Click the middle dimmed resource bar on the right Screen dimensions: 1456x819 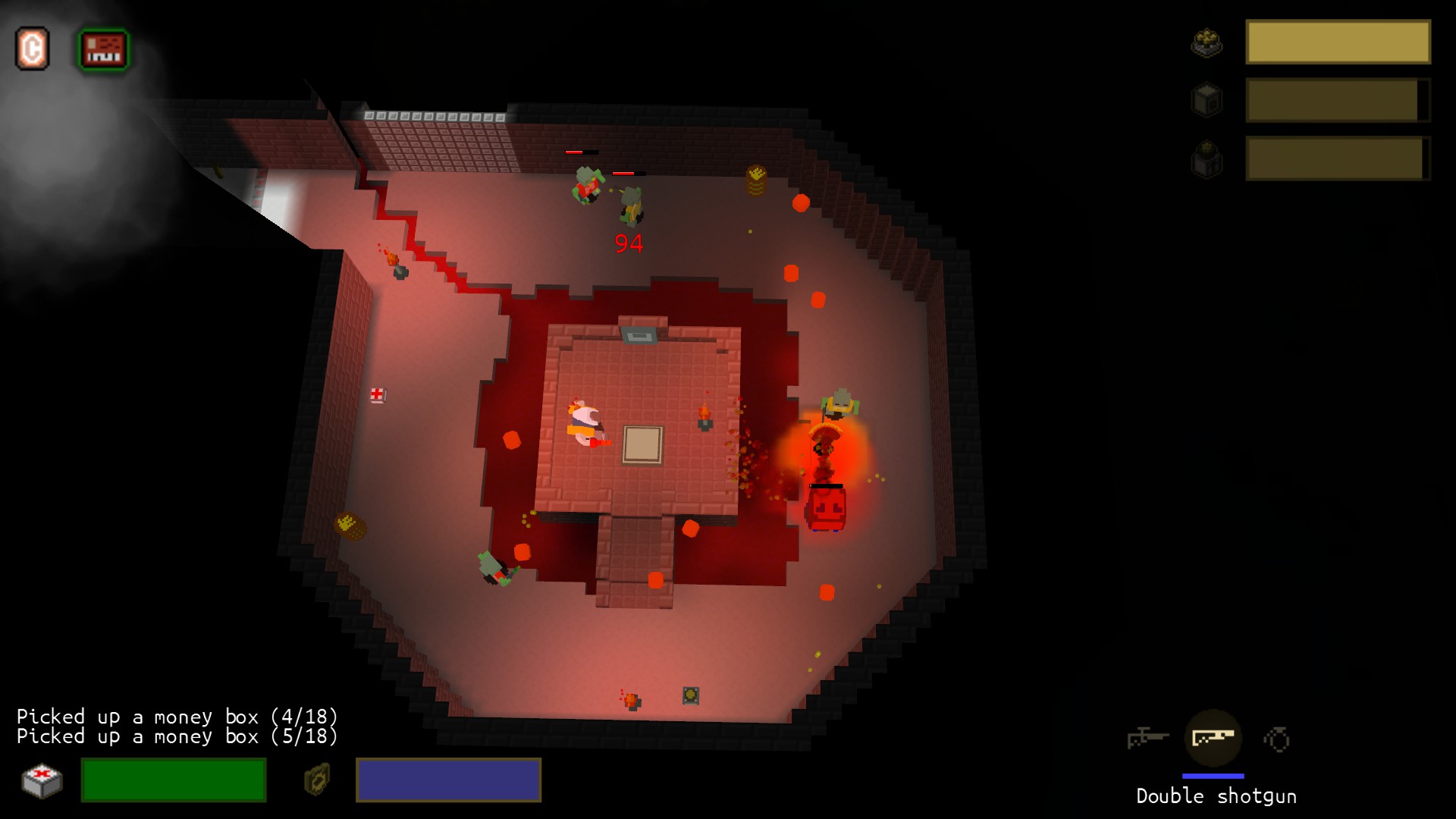(1337, 99)
